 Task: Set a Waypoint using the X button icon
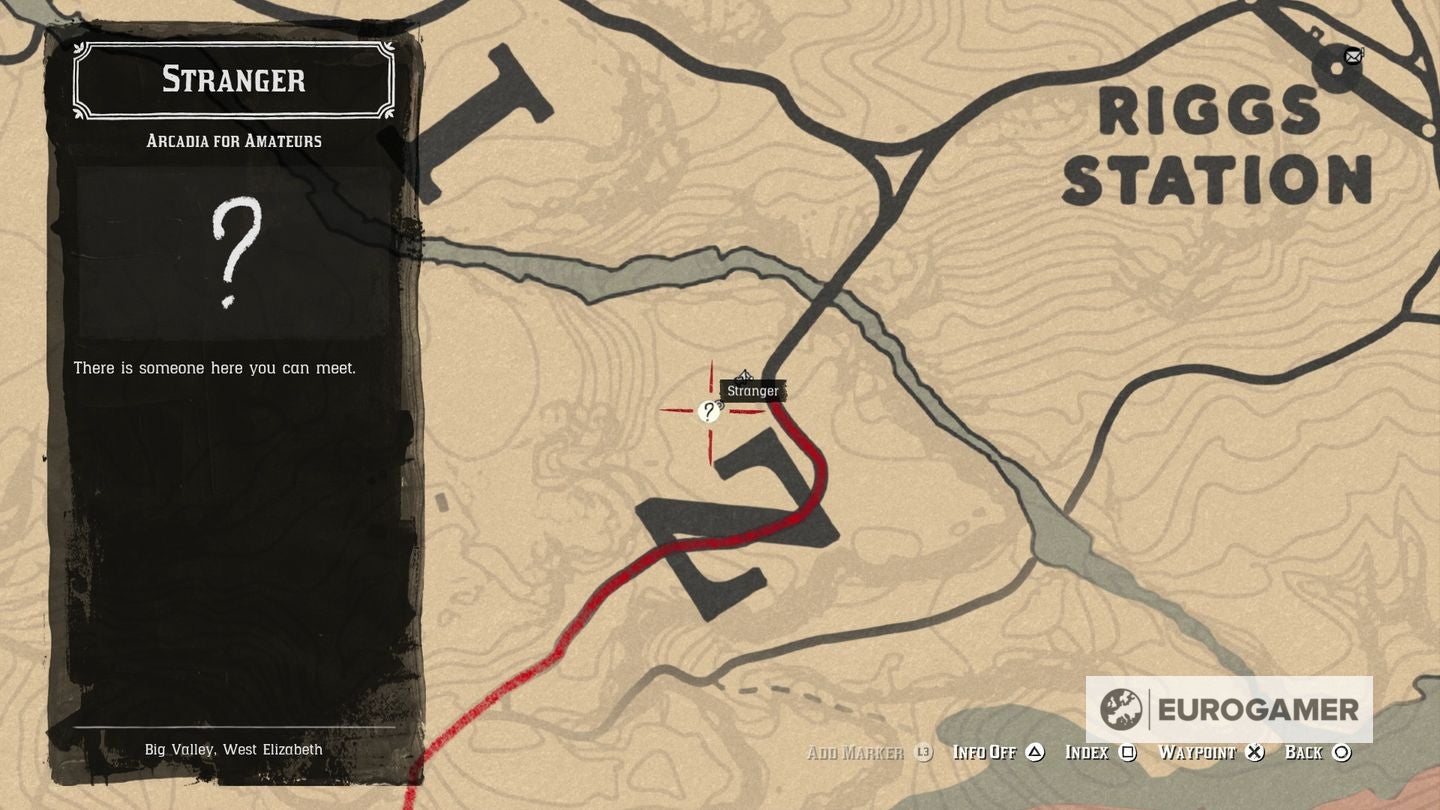click(x=1254, y=752)
